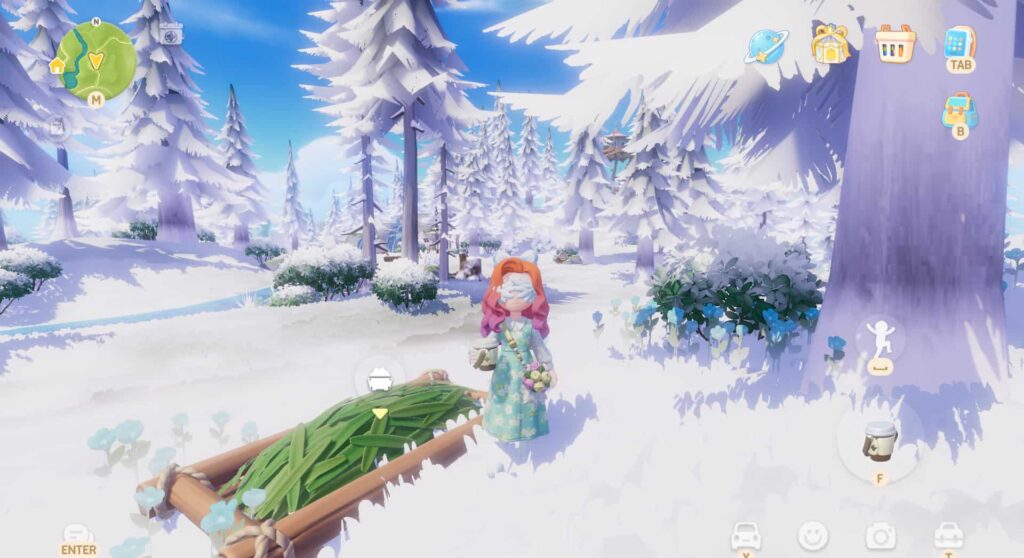Click the faint clipboard icon below minimap
Viewport: 1024px width, 558px height.
pyautogui.click(x=57, y=127)
